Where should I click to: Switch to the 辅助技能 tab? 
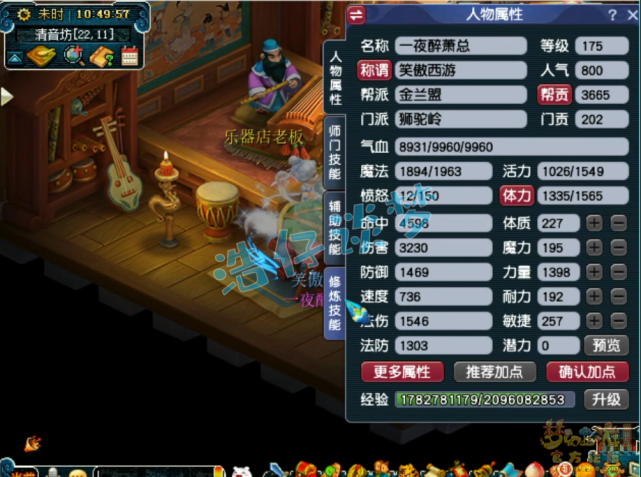pos(335,227)
